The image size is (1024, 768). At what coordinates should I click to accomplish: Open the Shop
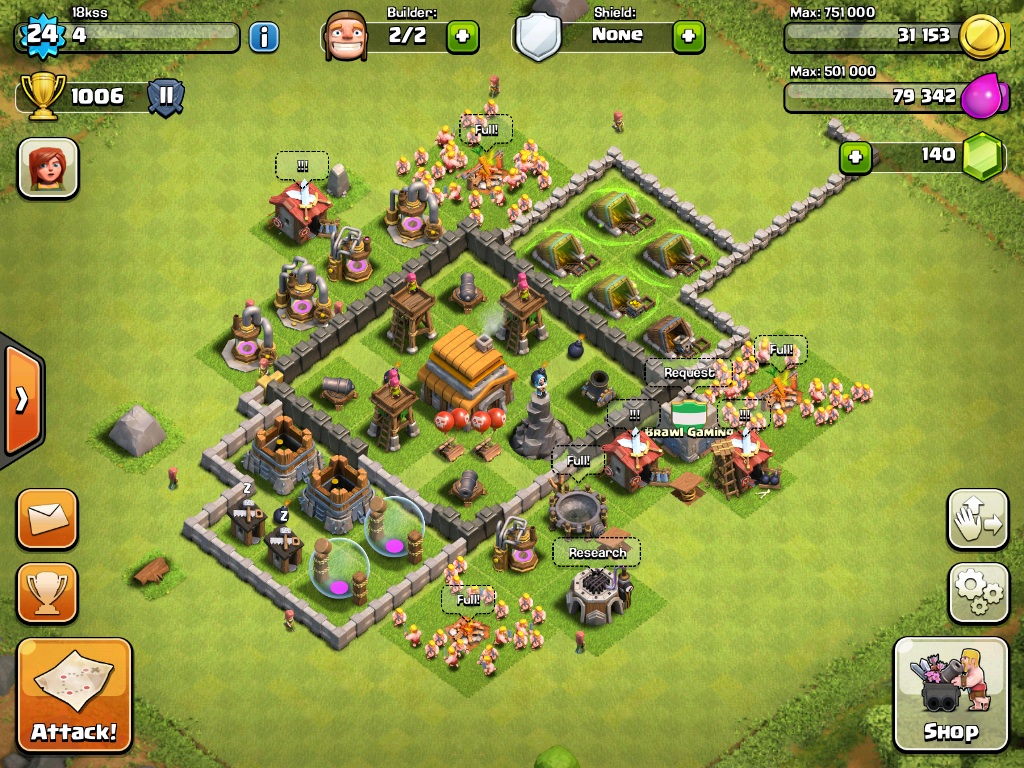coord(949,693)
